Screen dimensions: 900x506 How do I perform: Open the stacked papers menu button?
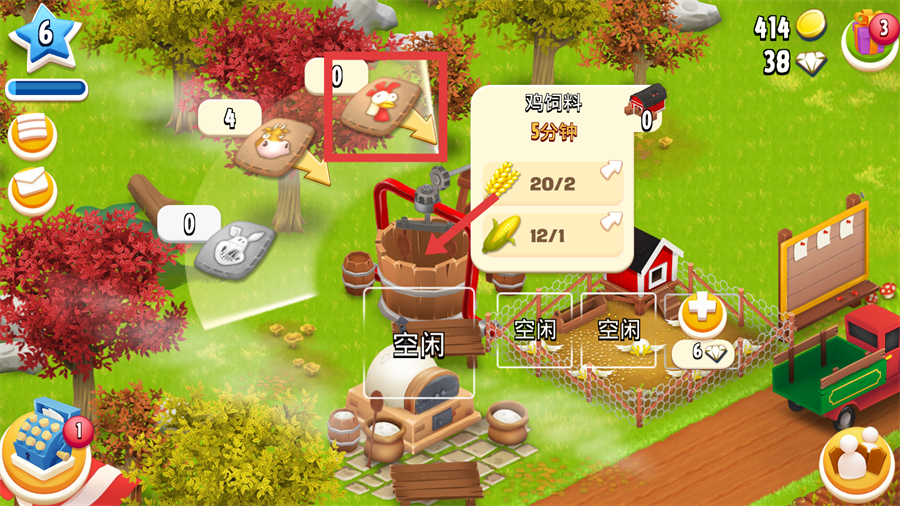tap(32, 133)
